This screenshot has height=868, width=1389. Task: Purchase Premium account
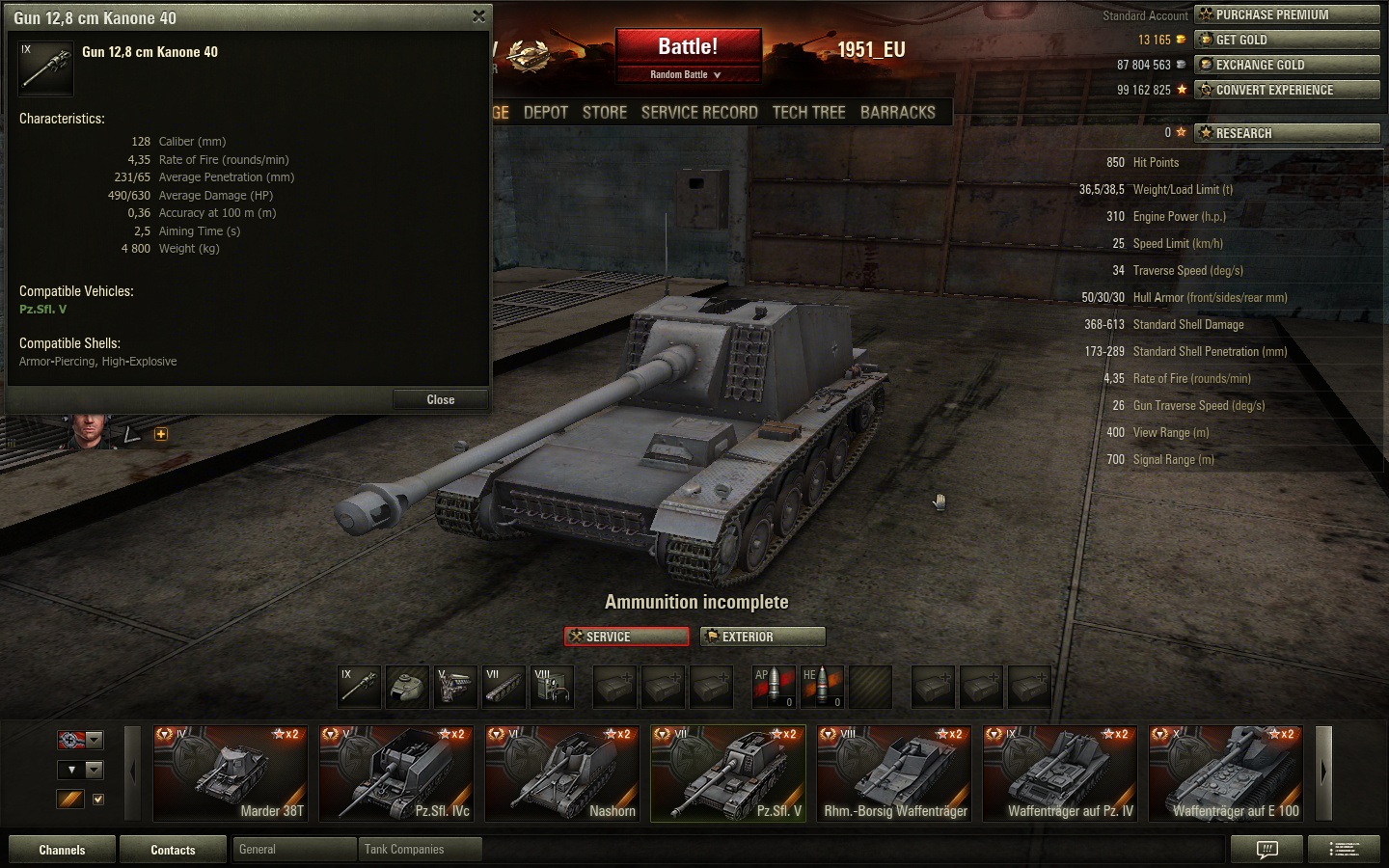(1287, 14)
